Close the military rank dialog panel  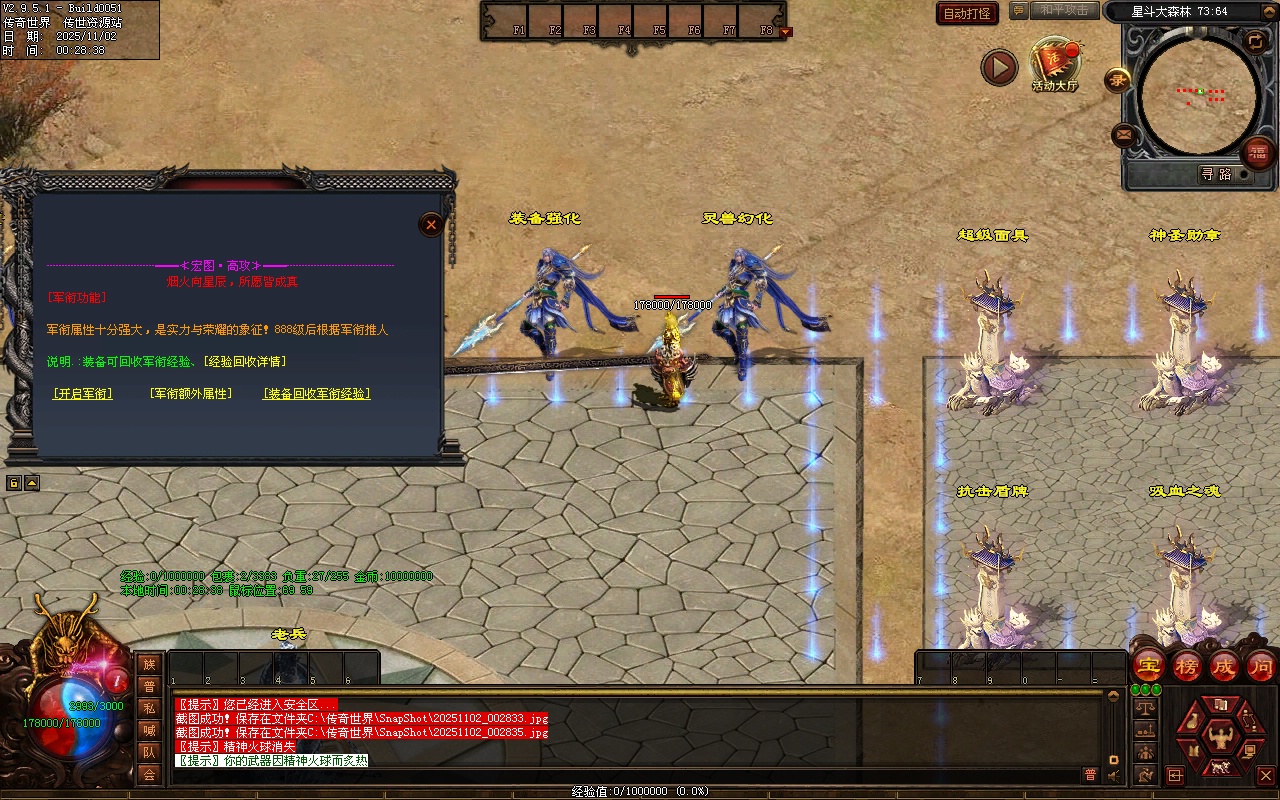(431, 225)
